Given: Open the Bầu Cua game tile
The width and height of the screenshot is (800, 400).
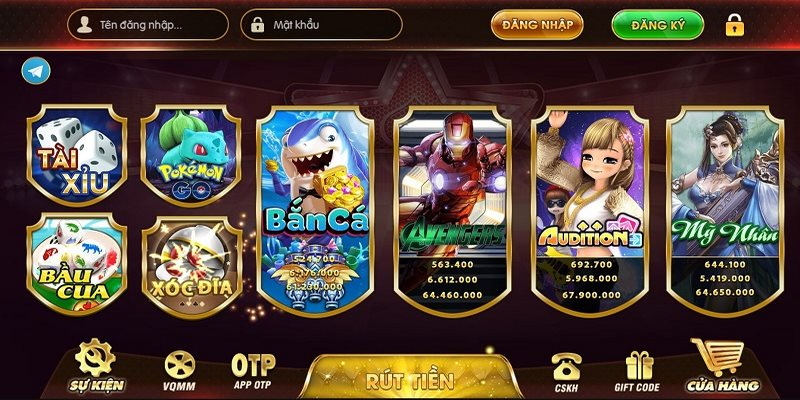Looking at the screenshot, I should pyautogui.click(x=77, y=259).
